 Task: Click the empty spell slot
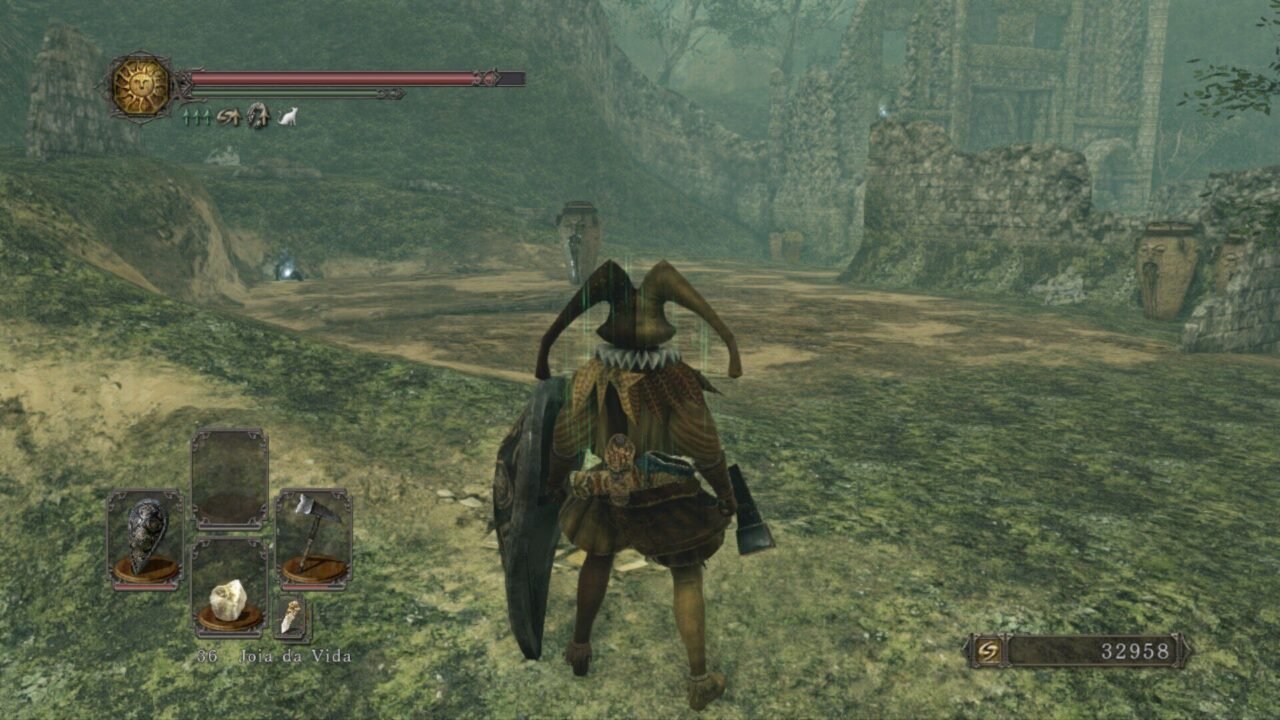(x=229, y=478)
